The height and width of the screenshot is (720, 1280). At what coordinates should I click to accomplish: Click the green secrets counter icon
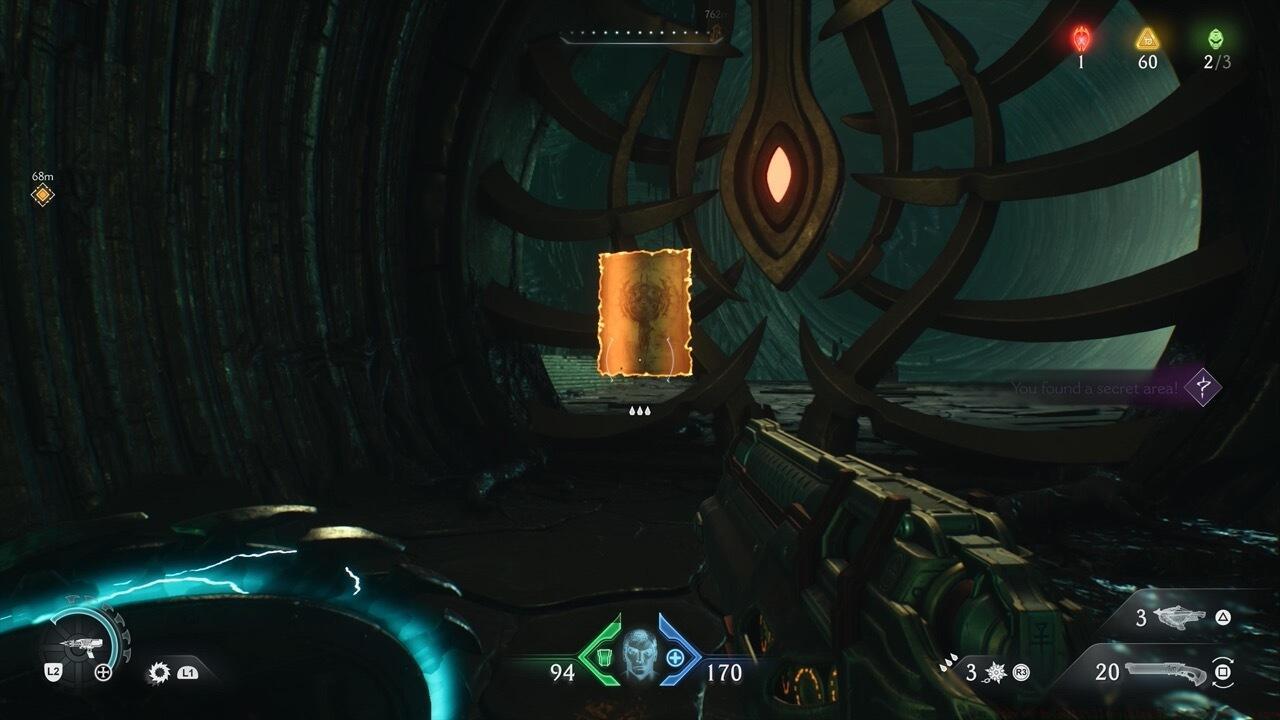point(1216,39)
